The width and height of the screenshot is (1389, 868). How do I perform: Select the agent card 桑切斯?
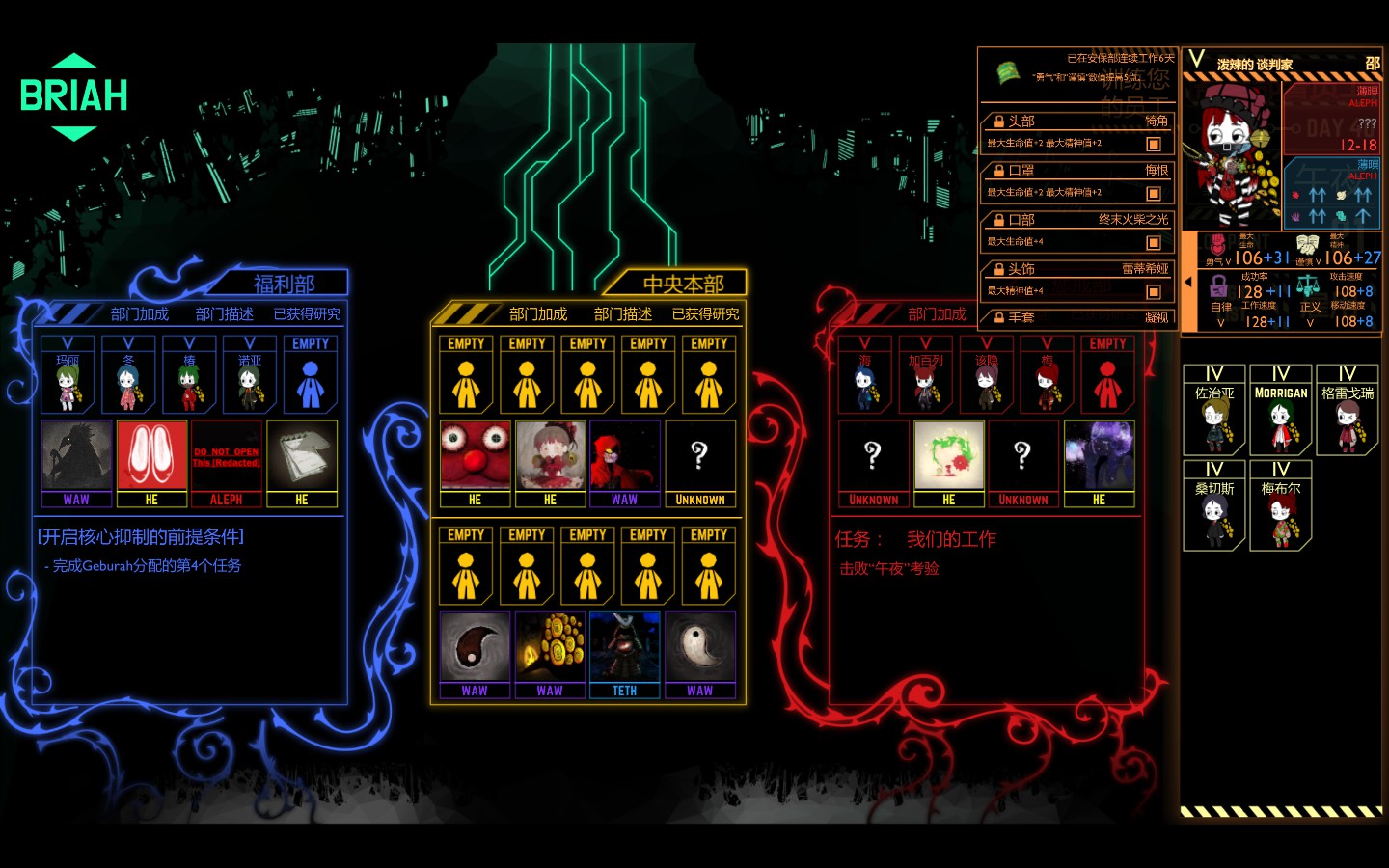[1213, 505]
